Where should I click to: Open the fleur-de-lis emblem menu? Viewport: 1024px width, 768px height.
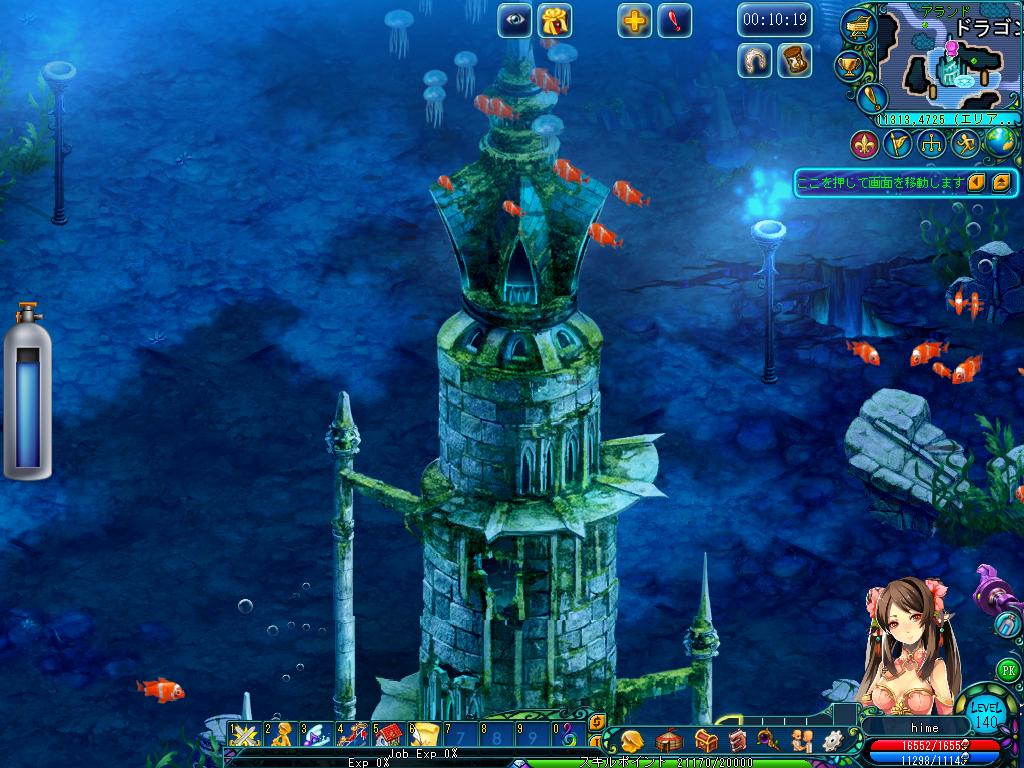coord(865,144)
